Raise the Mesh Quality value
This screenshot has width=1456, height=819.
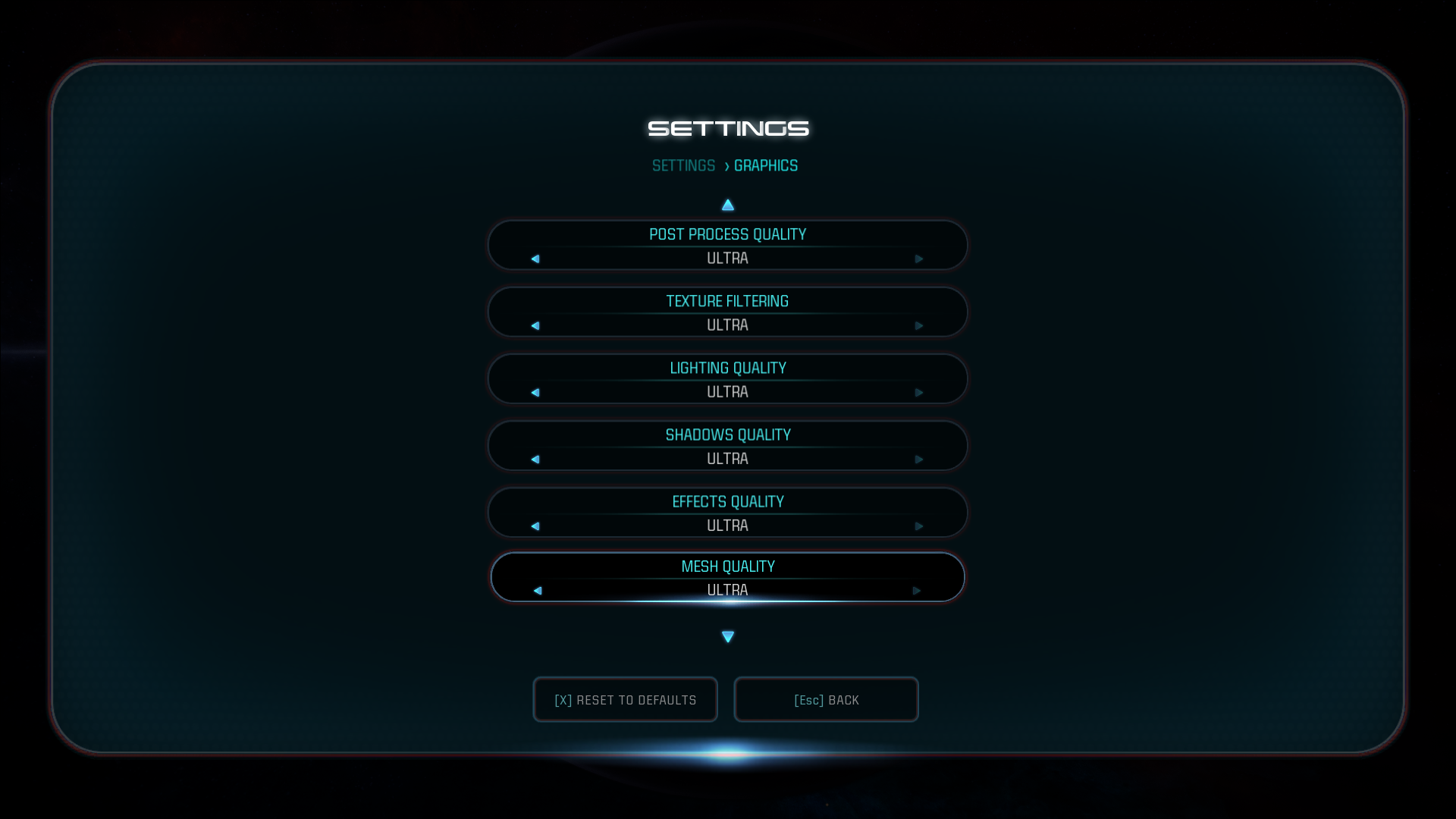[x=918, y=589]
